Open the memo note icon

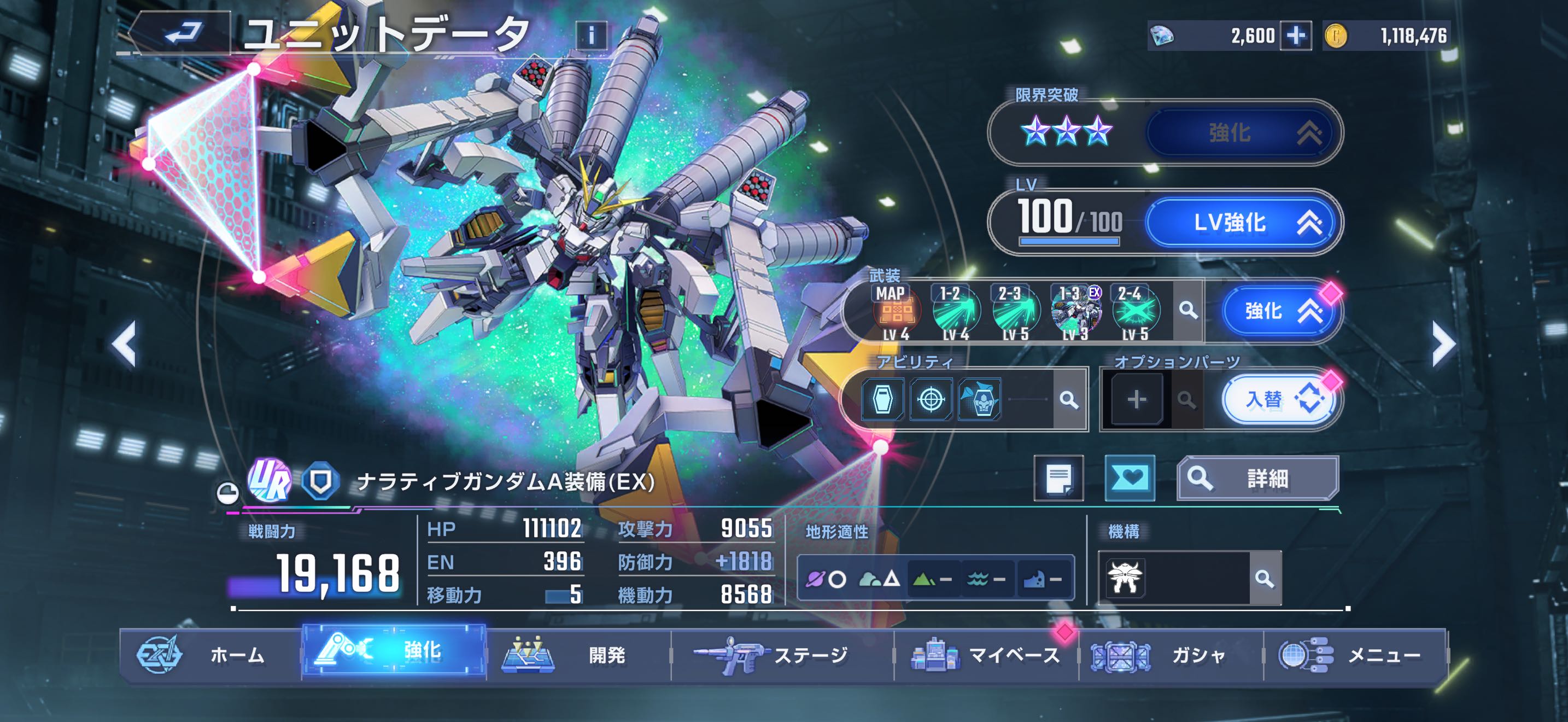point(1058,479)
